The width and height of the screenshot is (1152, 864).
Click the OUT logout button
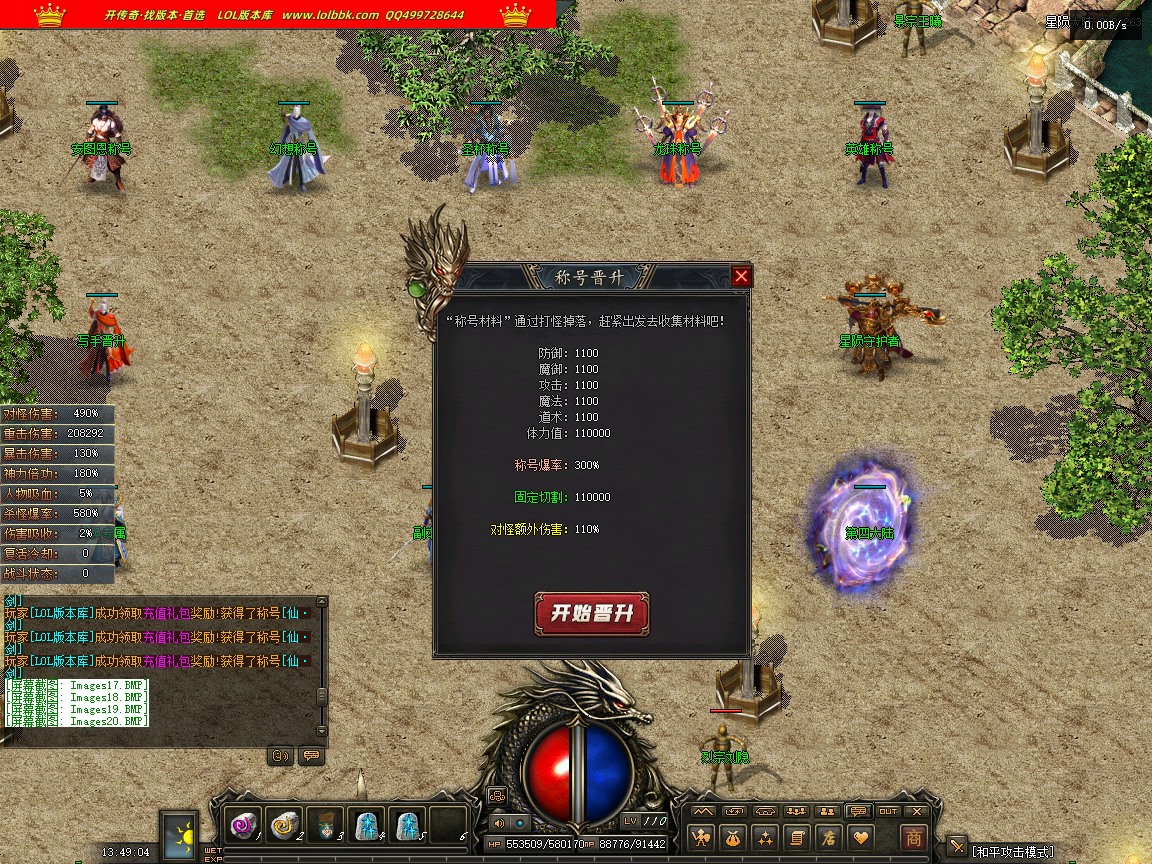[x=887, y=811]
